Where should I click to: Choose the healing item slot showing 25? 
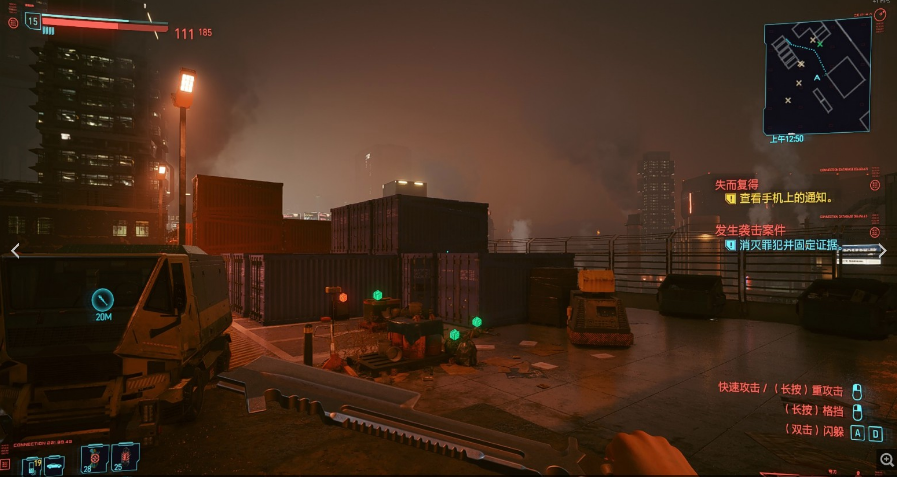[125, 457]
